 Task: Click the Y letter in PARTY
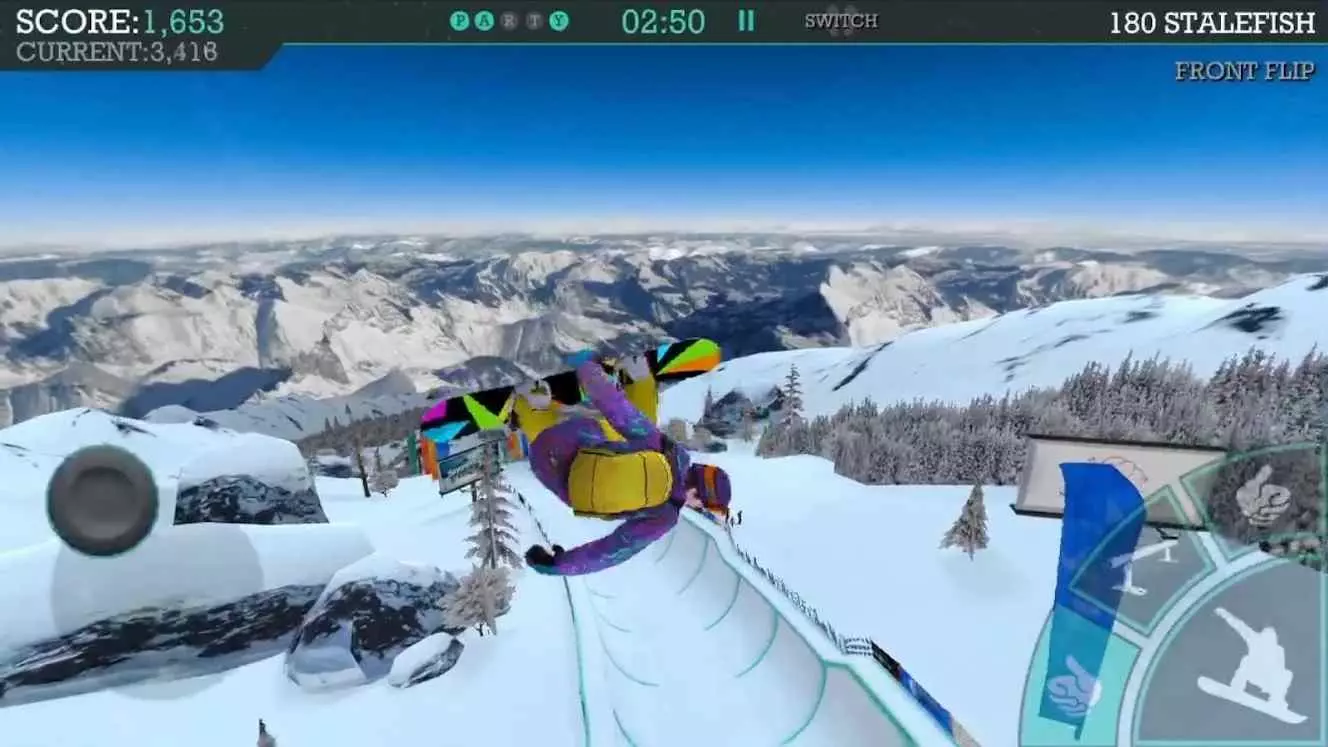tap(558, 18)
